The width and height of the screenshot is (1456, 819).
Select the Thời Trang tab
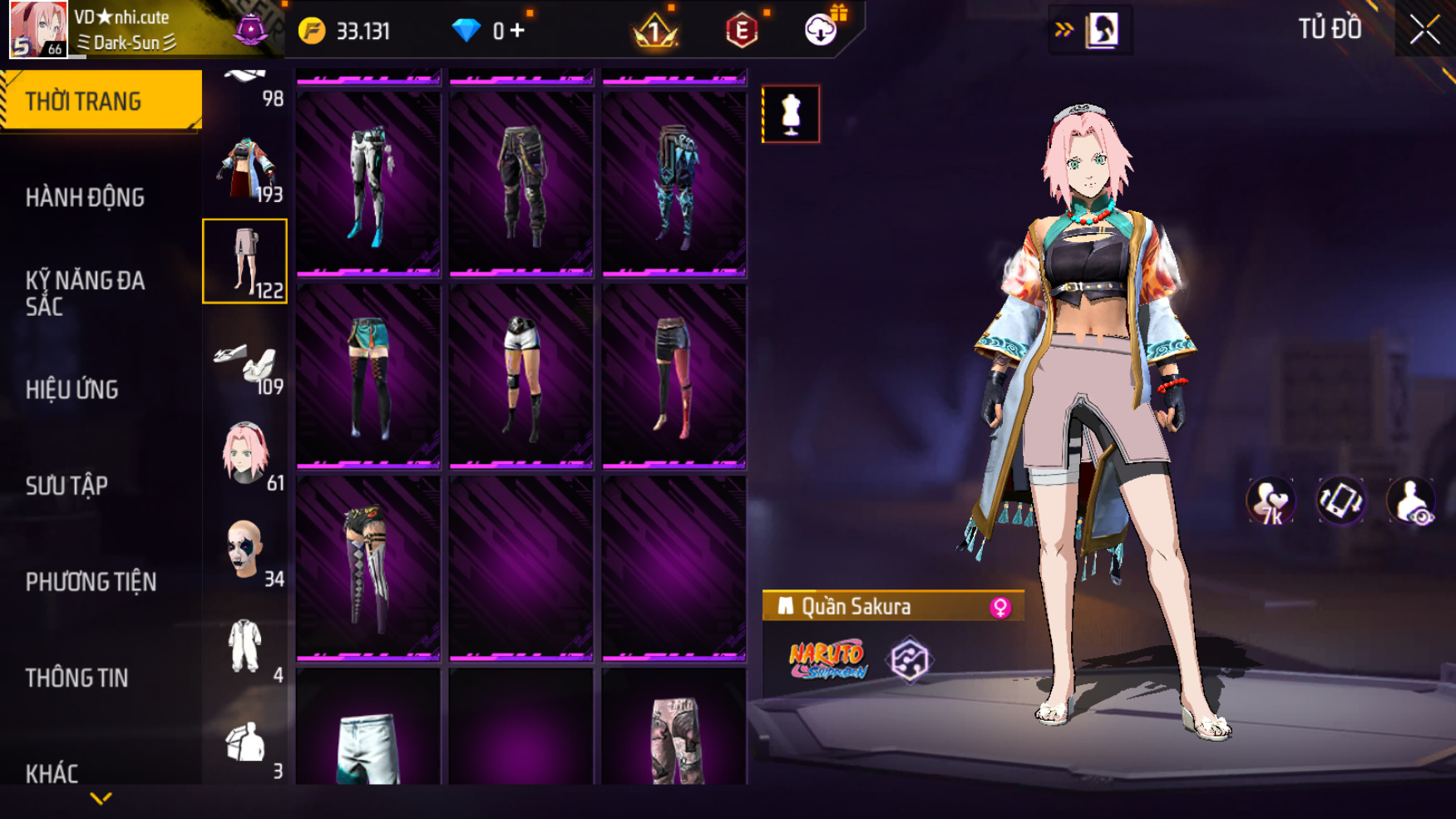83,101
